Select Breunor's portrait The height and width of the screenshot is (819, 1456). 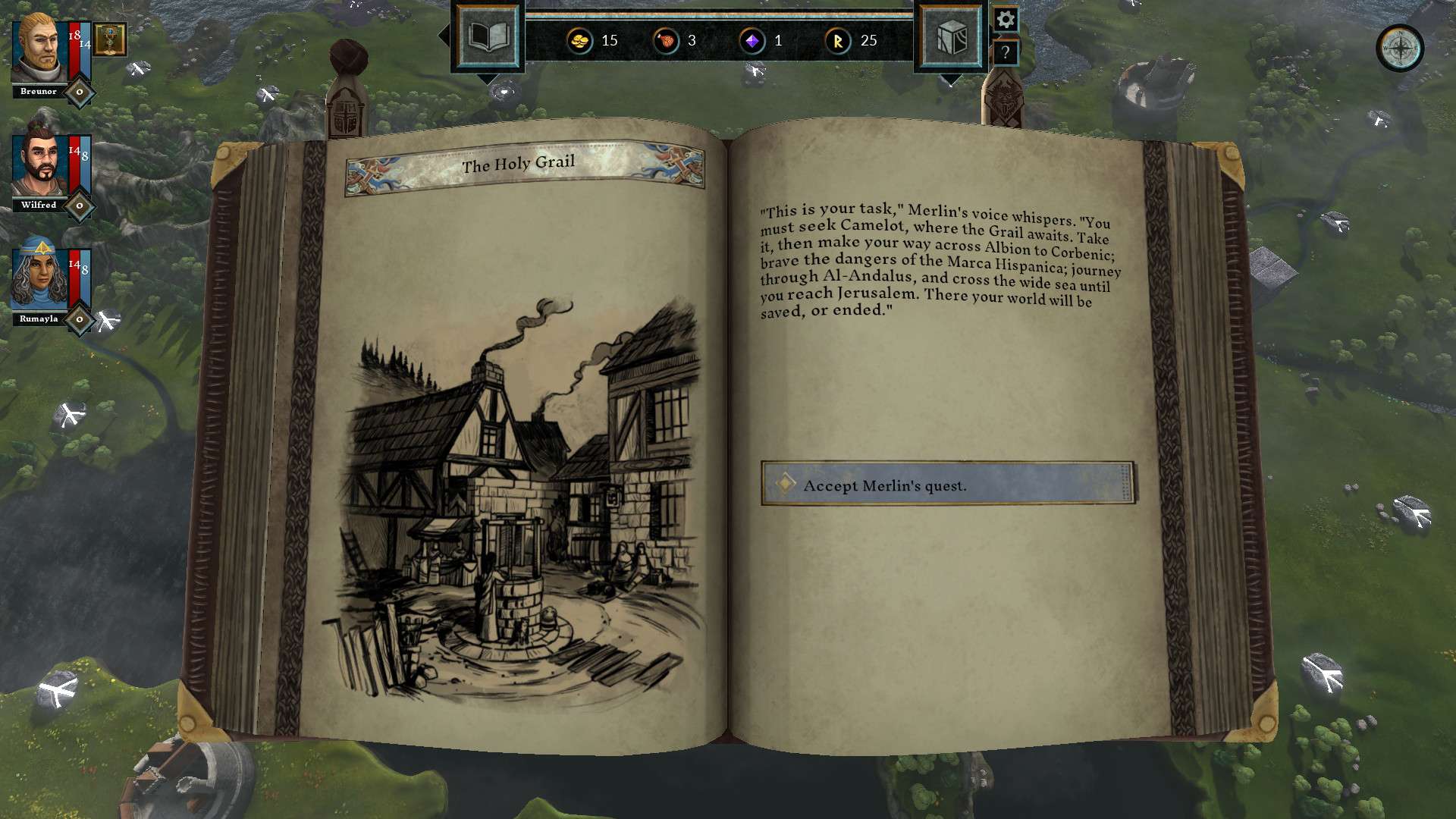(x=39, y=49)
